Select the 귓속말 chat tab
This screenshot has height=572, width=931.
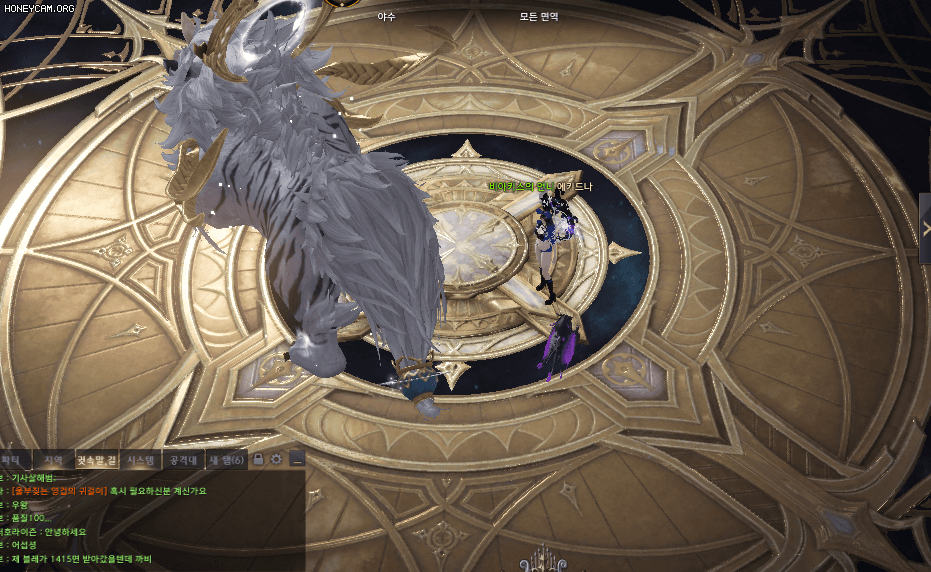97,460
